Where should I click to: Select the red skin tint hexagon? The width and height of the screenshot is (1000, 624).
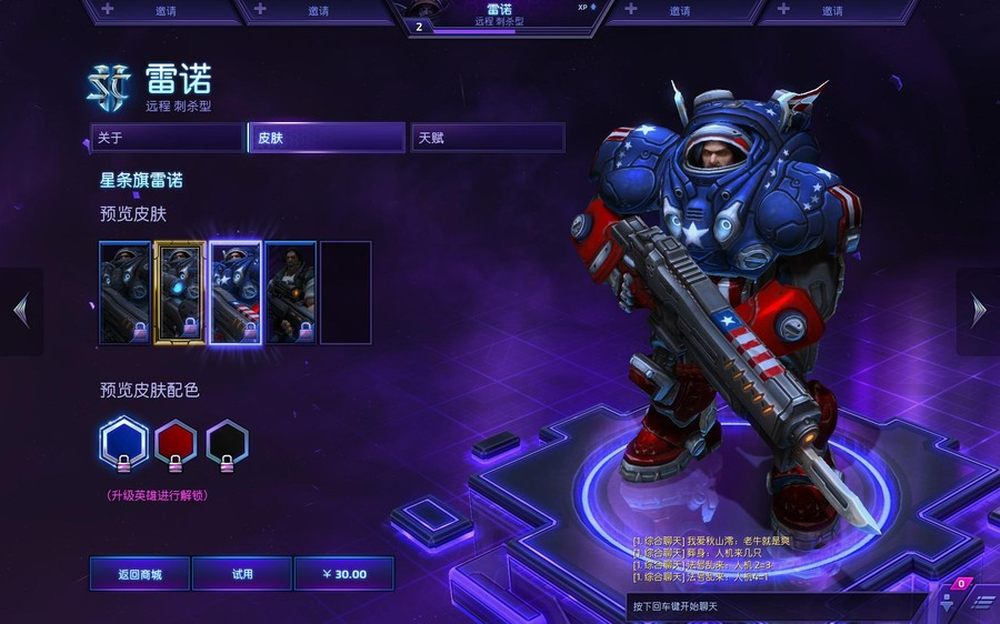click(176, 442)
